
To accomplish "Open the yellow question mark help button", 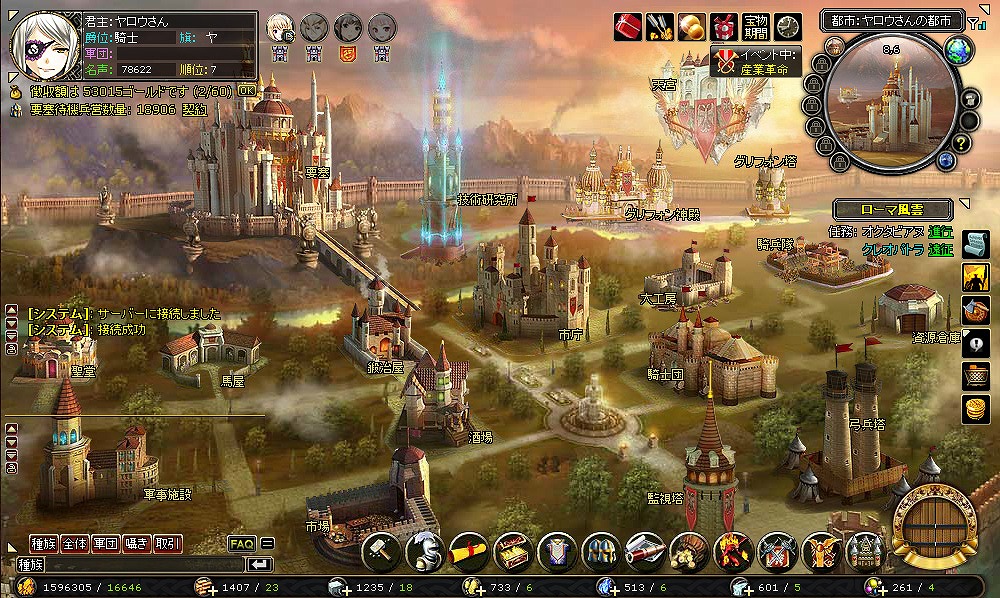I will (960, 145).
